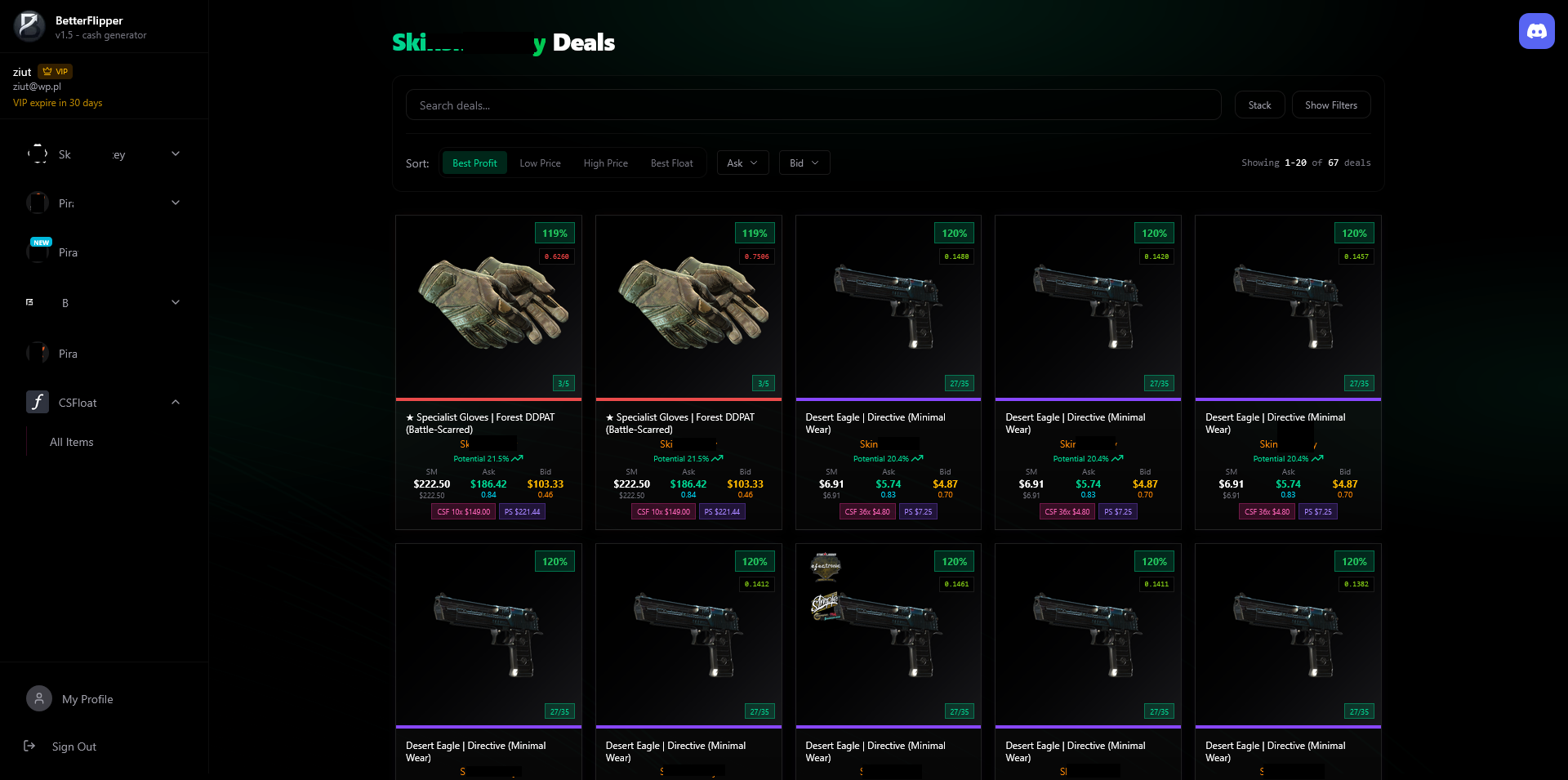Open the NEW-badged Pira sidebar entry

[68, 252]
